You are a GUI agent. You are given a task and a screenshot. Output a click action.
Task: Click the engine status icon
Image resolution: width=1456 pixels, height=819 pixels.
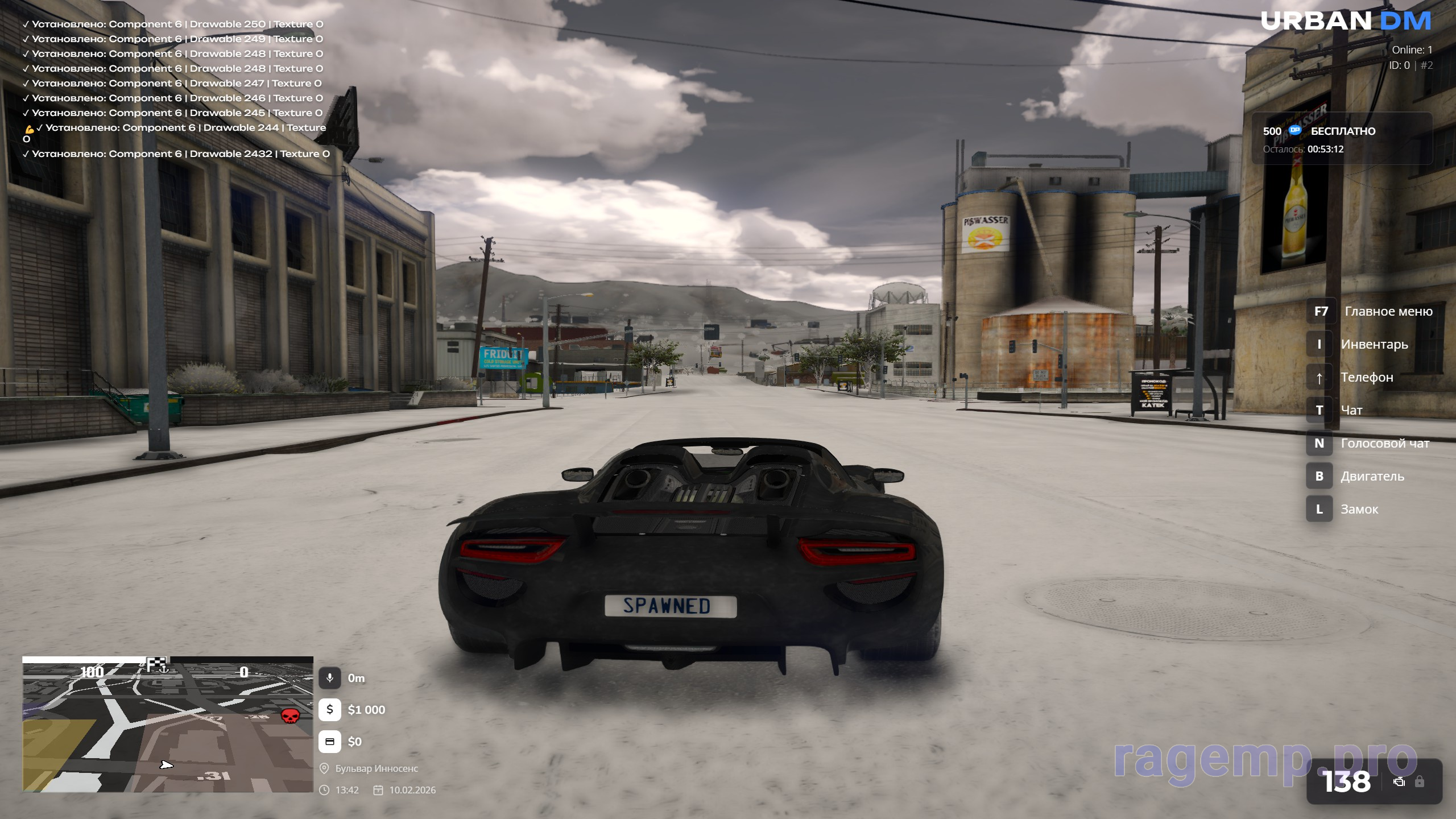(x=1399, y=782)
